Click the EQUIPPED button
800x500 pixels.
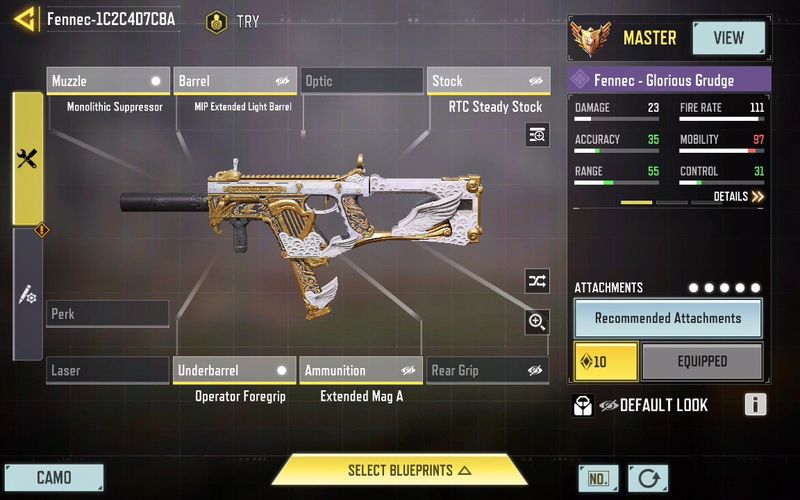coord(702,362)
